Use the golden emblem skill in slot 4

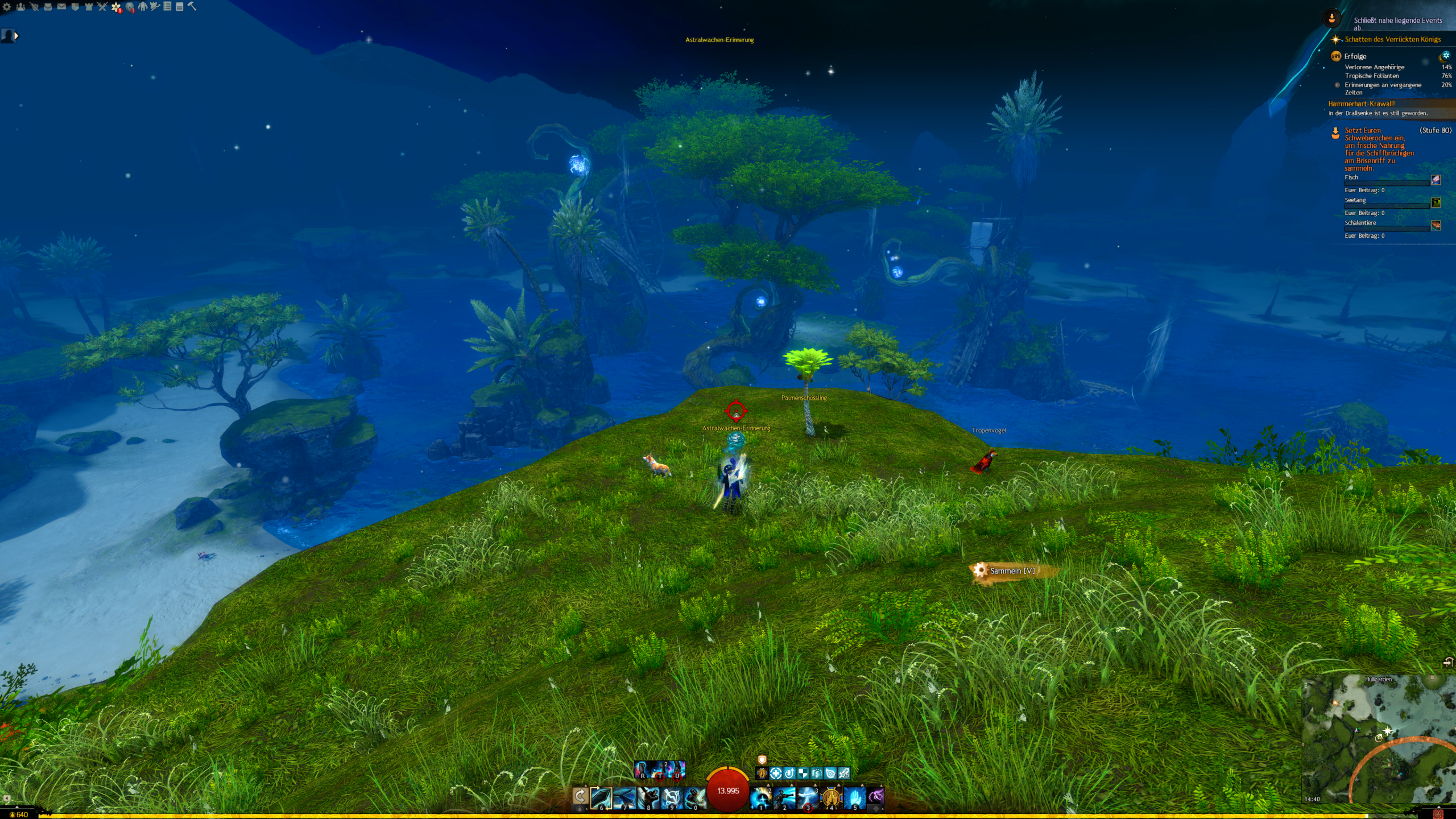[830, 797]
